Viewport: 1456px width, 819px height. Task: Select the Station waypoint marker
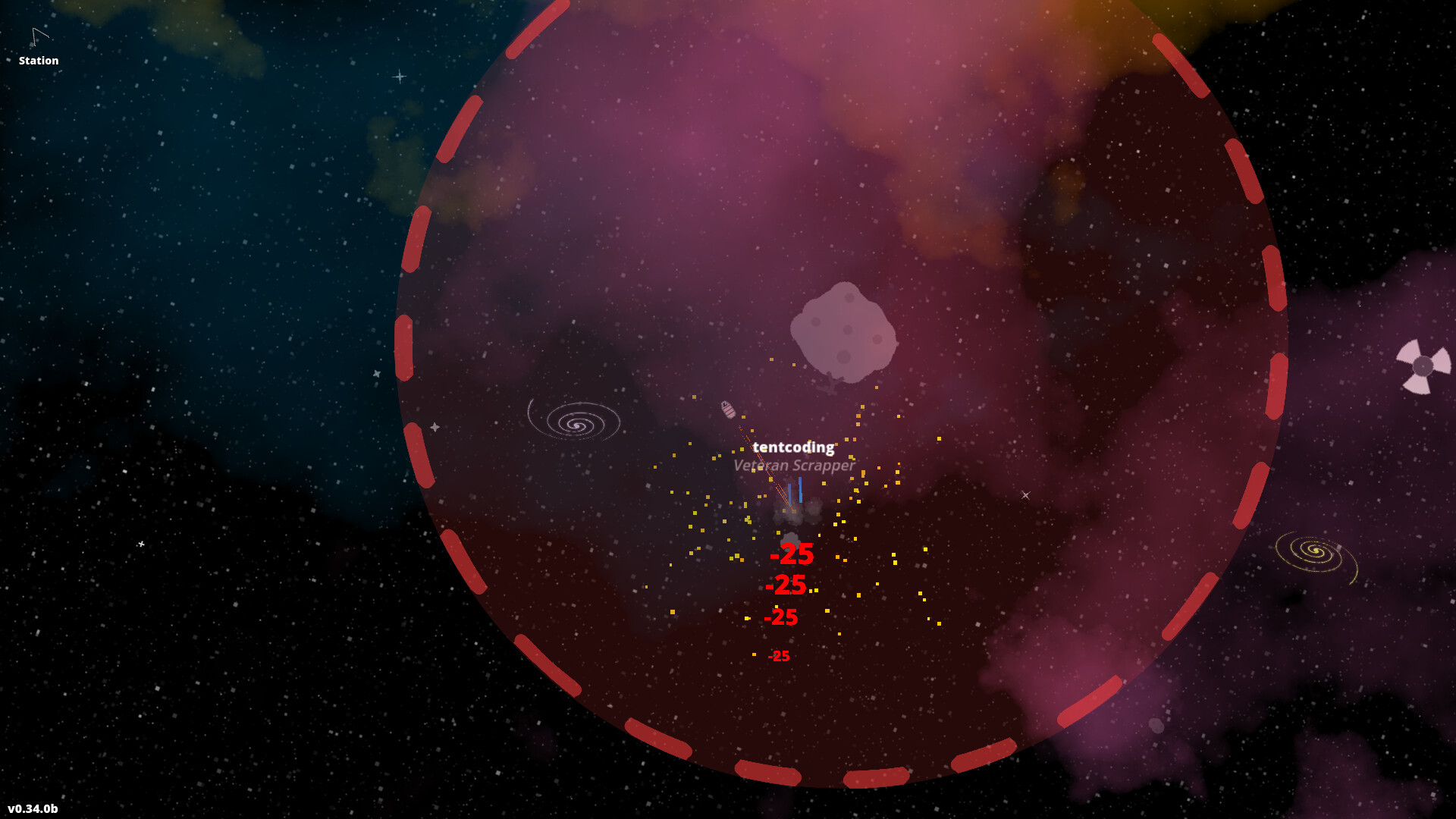(x=39, y=38)
